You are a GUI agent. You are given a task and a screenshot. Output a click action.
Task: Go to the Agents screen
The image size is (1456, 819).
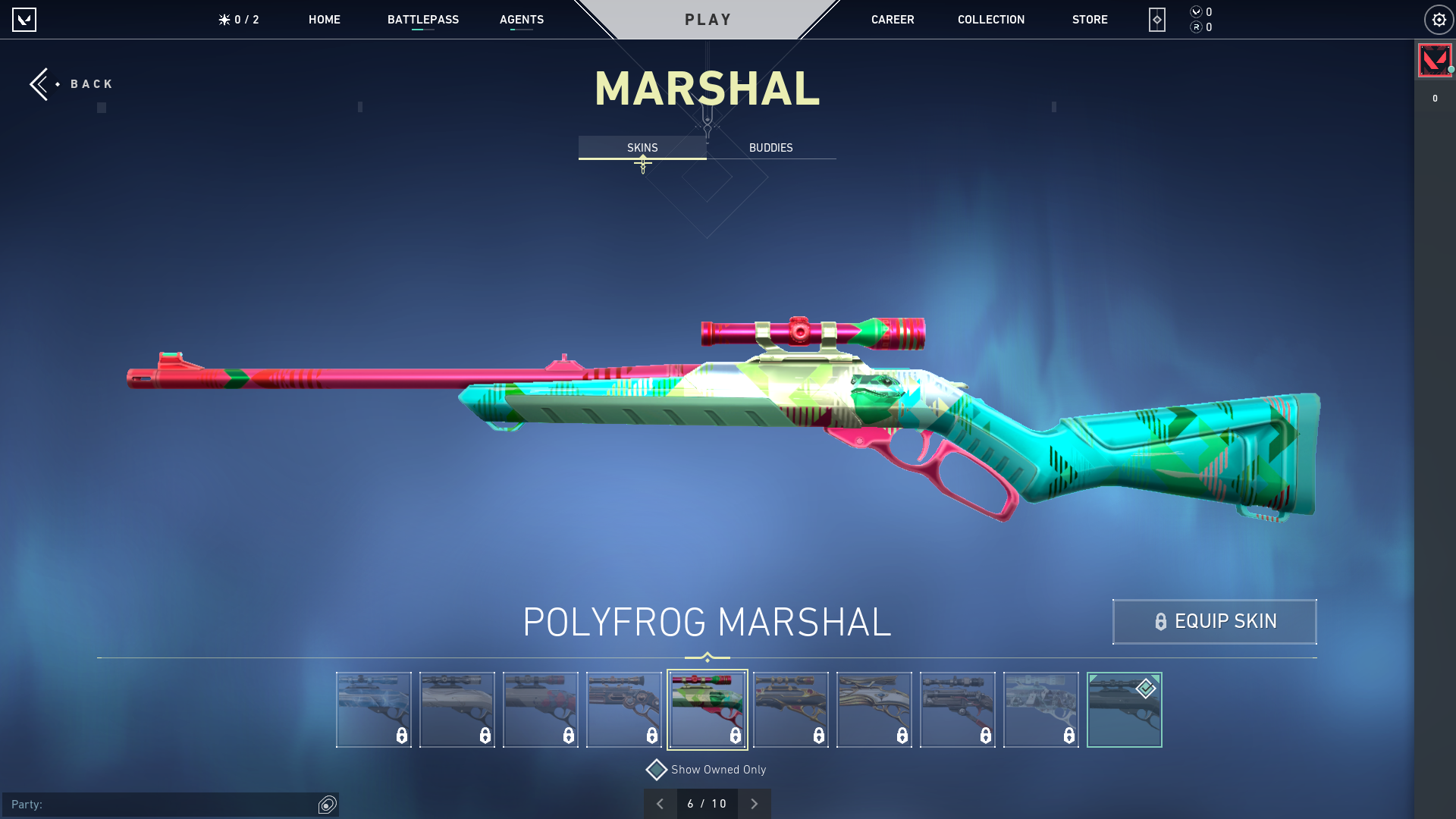pos(521,20)
